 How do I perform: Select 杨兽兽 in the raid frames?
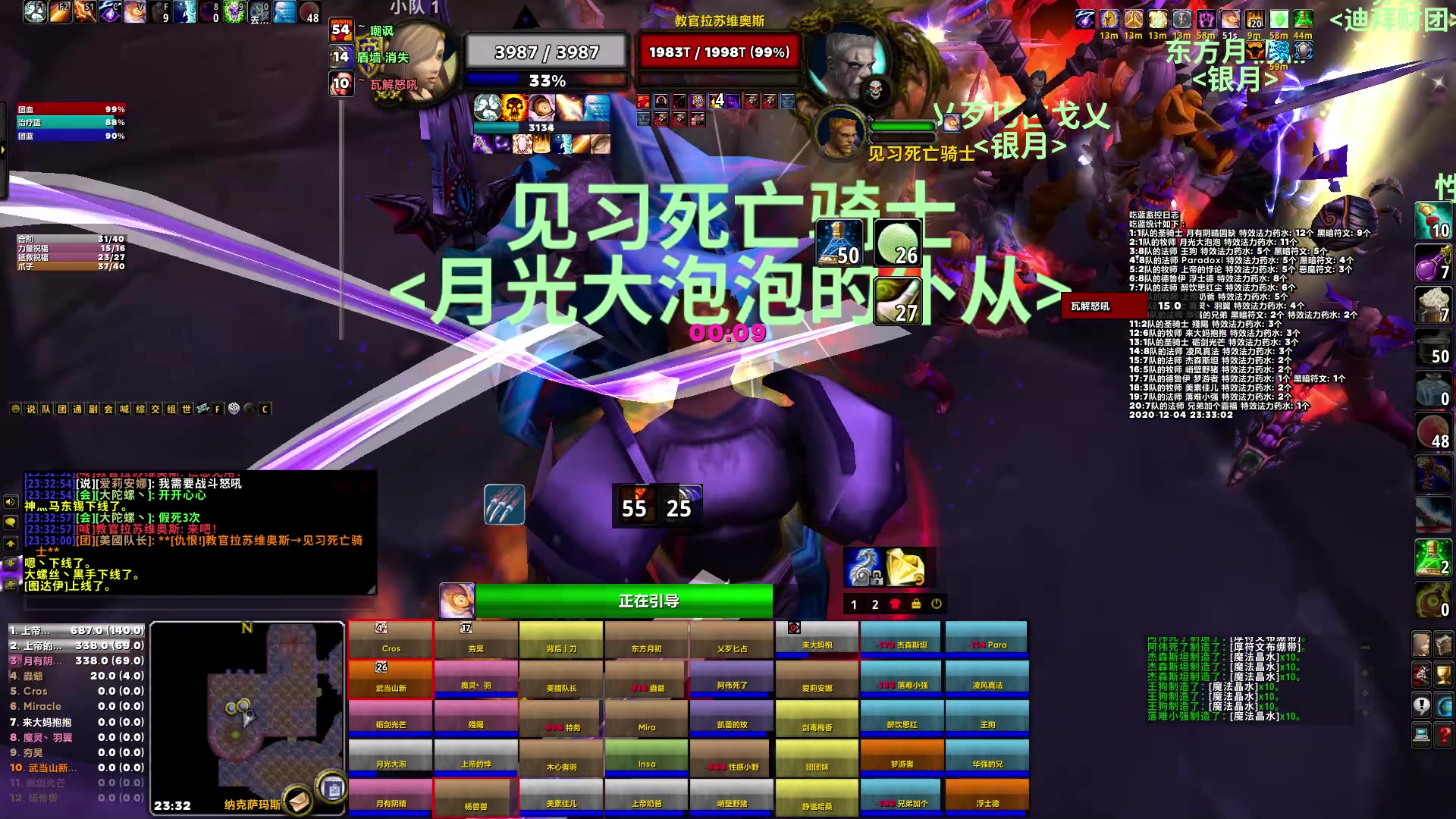pos(475,797)
